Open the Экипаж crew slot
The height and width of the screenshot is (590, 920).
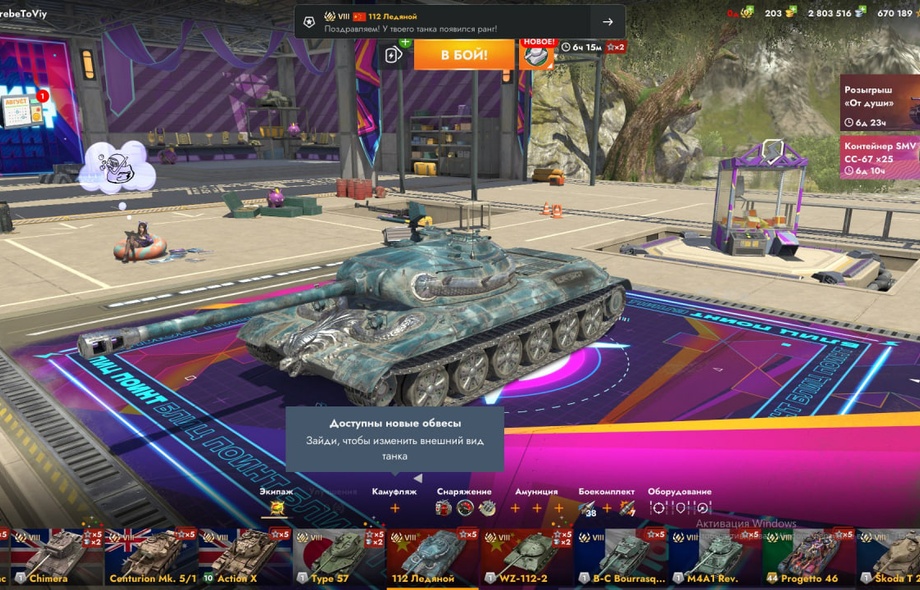coord(277,508)
